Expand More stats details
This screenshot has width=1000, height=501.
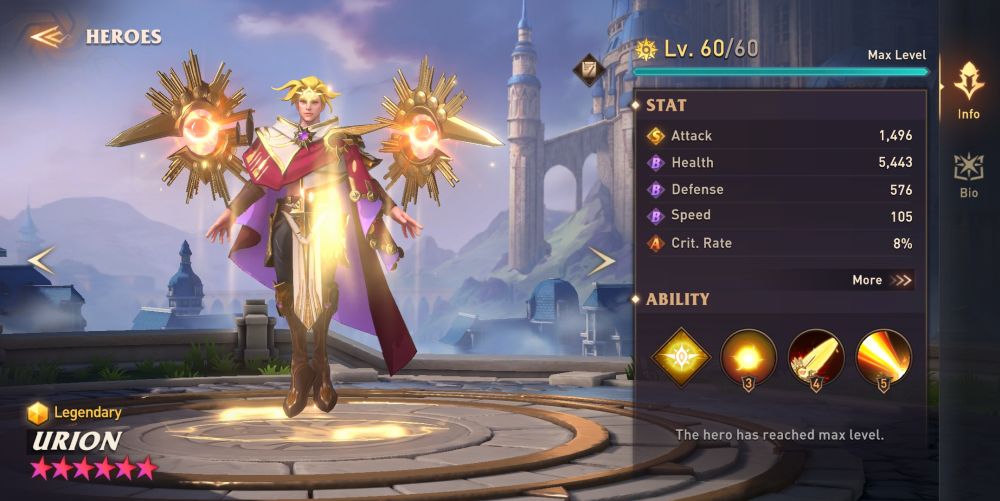click(882, 280)
